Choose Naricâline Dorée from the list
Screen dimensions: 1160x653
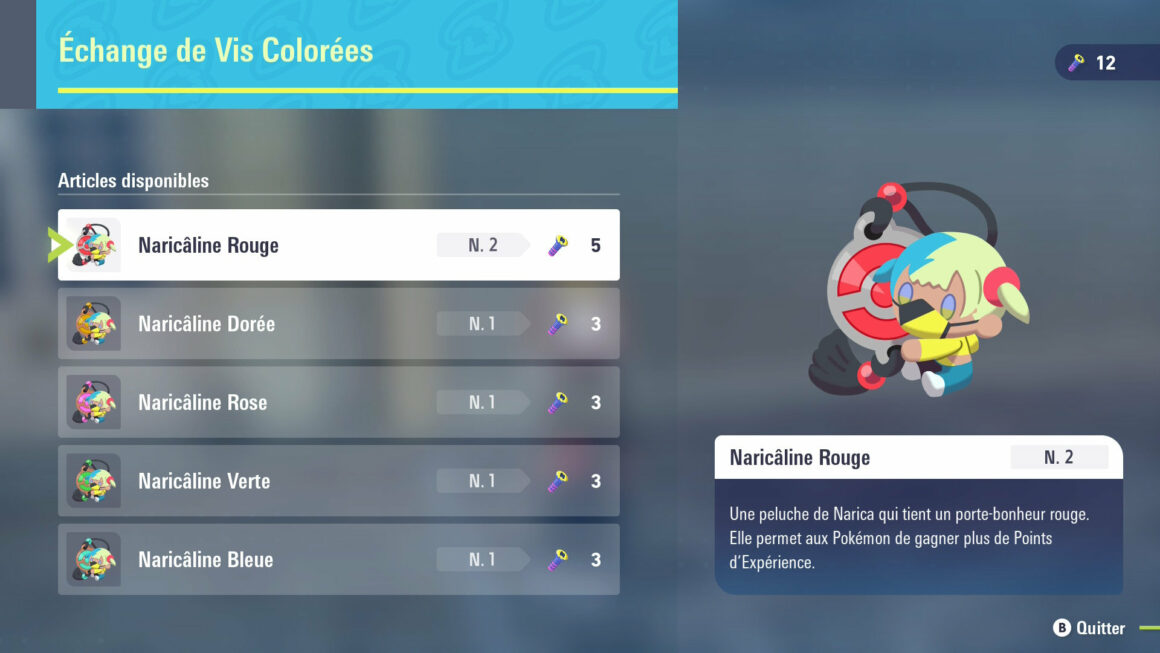[338, 324]
